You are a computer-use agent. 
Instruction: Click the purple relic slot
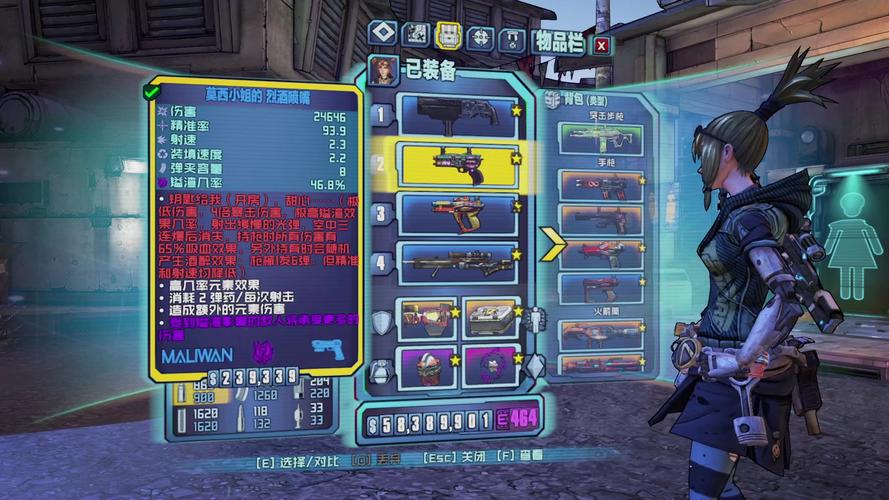coord(491,366)
